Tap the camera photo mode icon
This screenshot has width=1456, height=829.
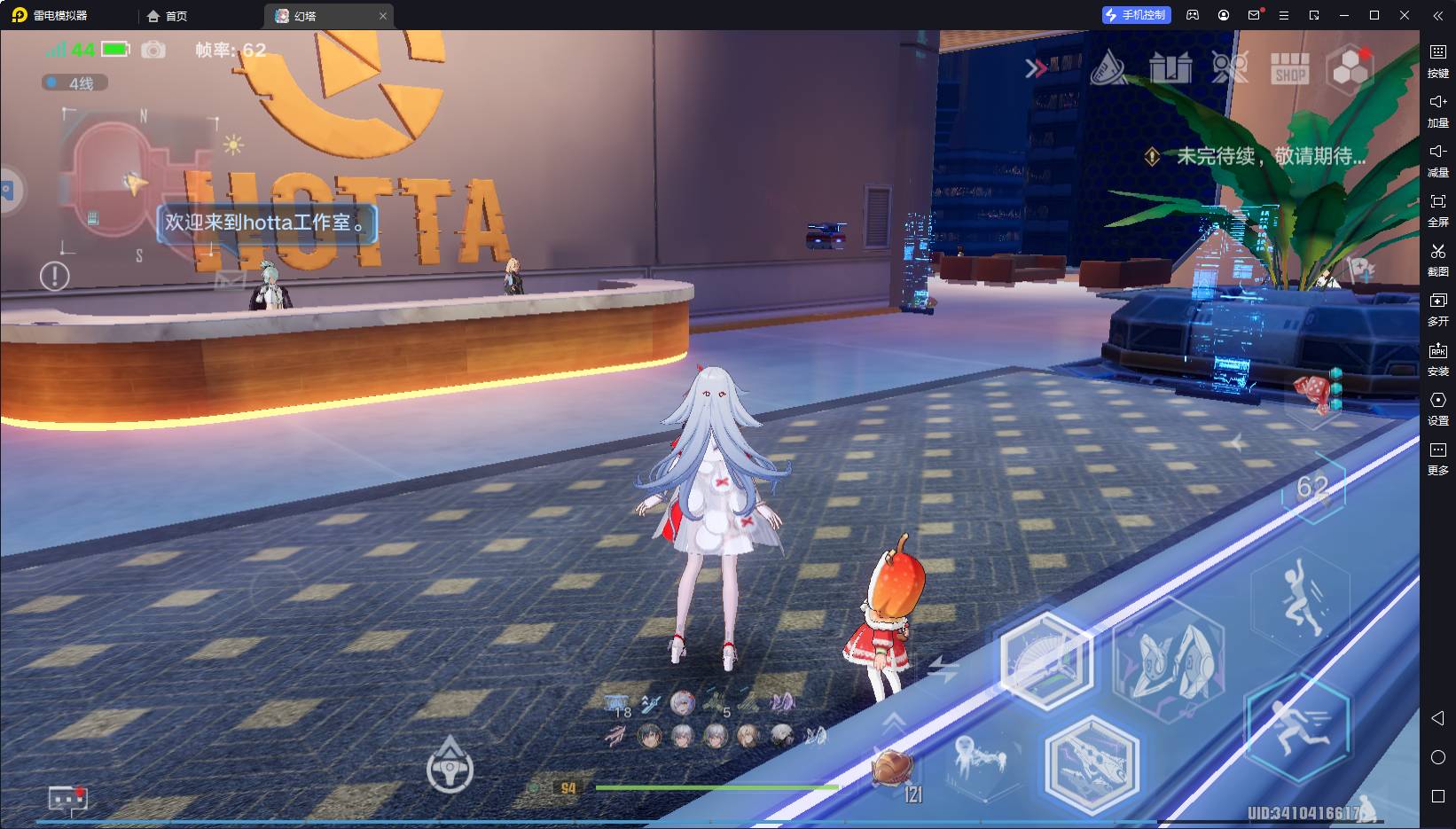(x=153, y=51)
